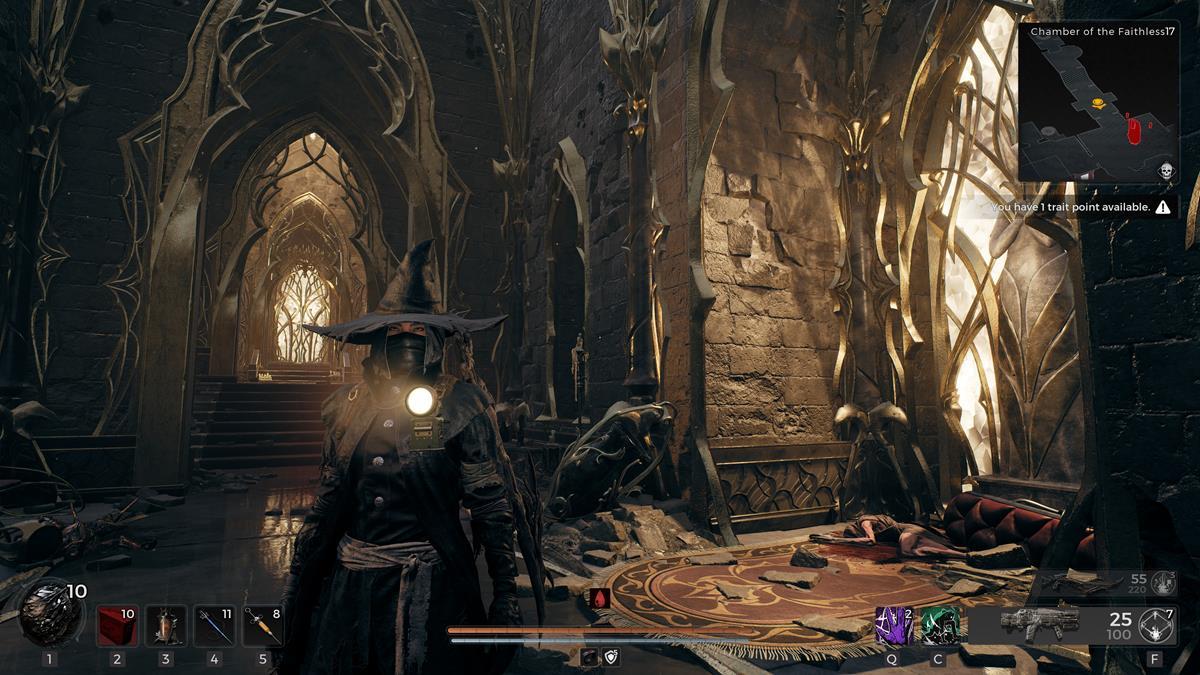This screenshot has height=675, width=1200.
Task: Select the skull icon on the minimap
Action: 1165,170
